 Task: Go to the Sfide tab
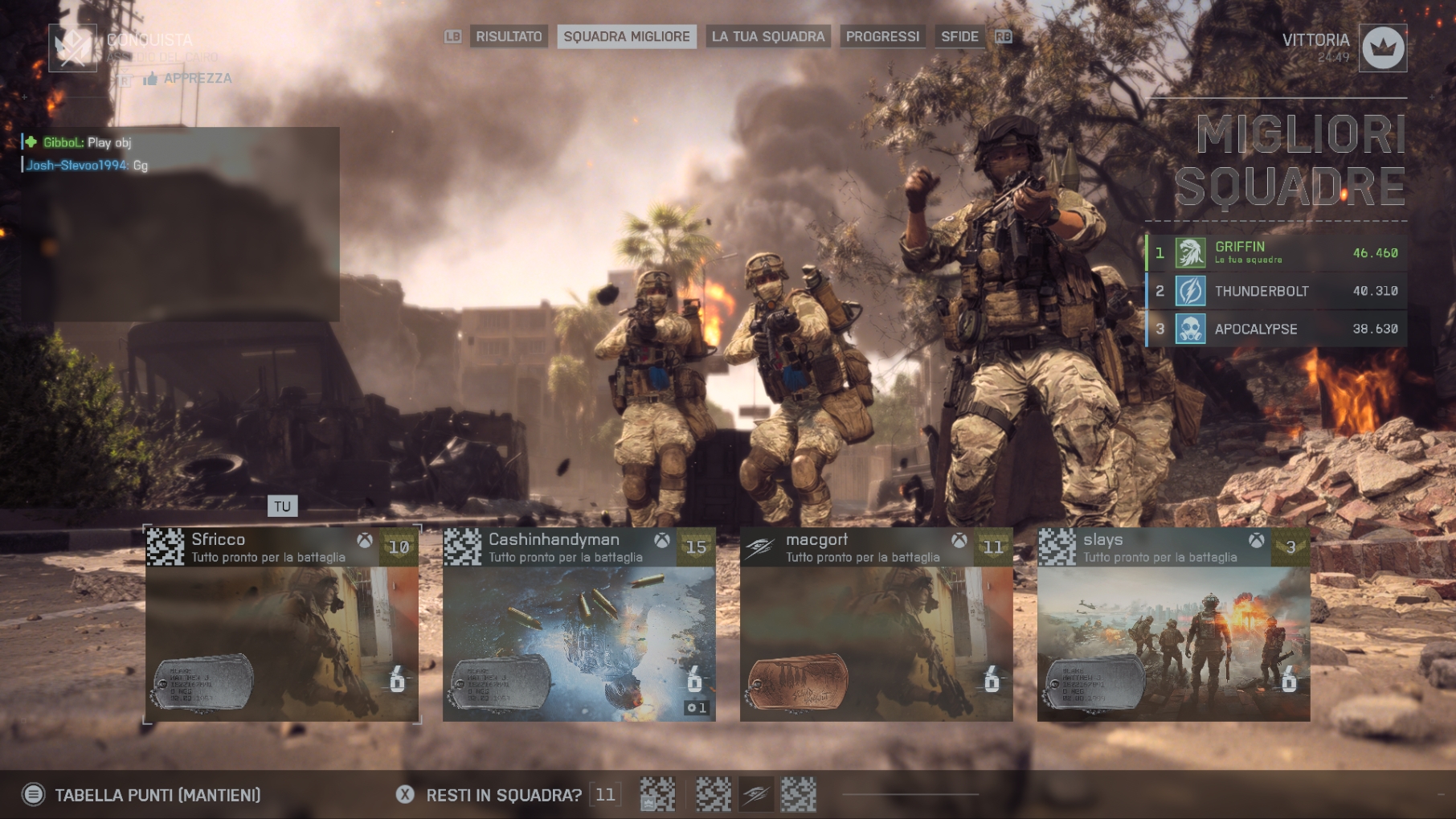[x=959, y=37]
